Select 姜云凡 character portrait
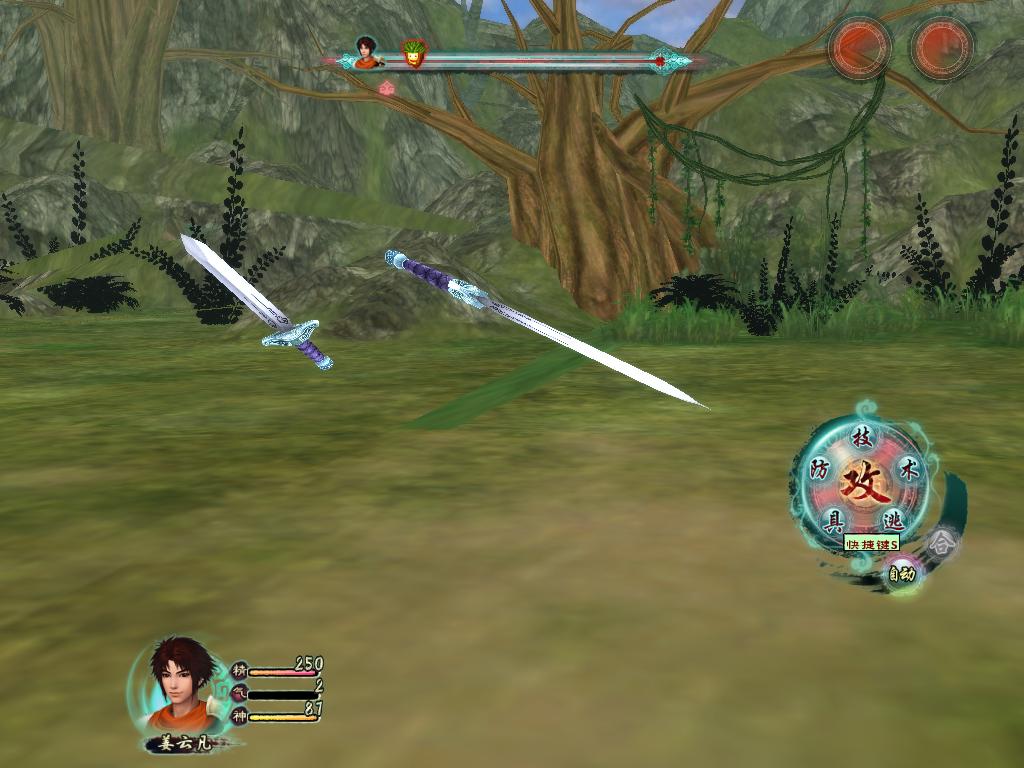Viewport: 1024px width, 768px height. pos(182,686)
